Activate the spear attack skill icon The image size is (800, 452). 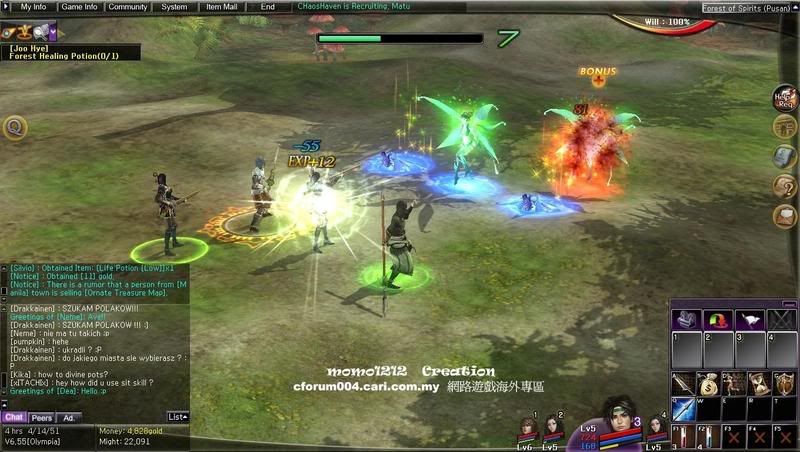(683, 383)
